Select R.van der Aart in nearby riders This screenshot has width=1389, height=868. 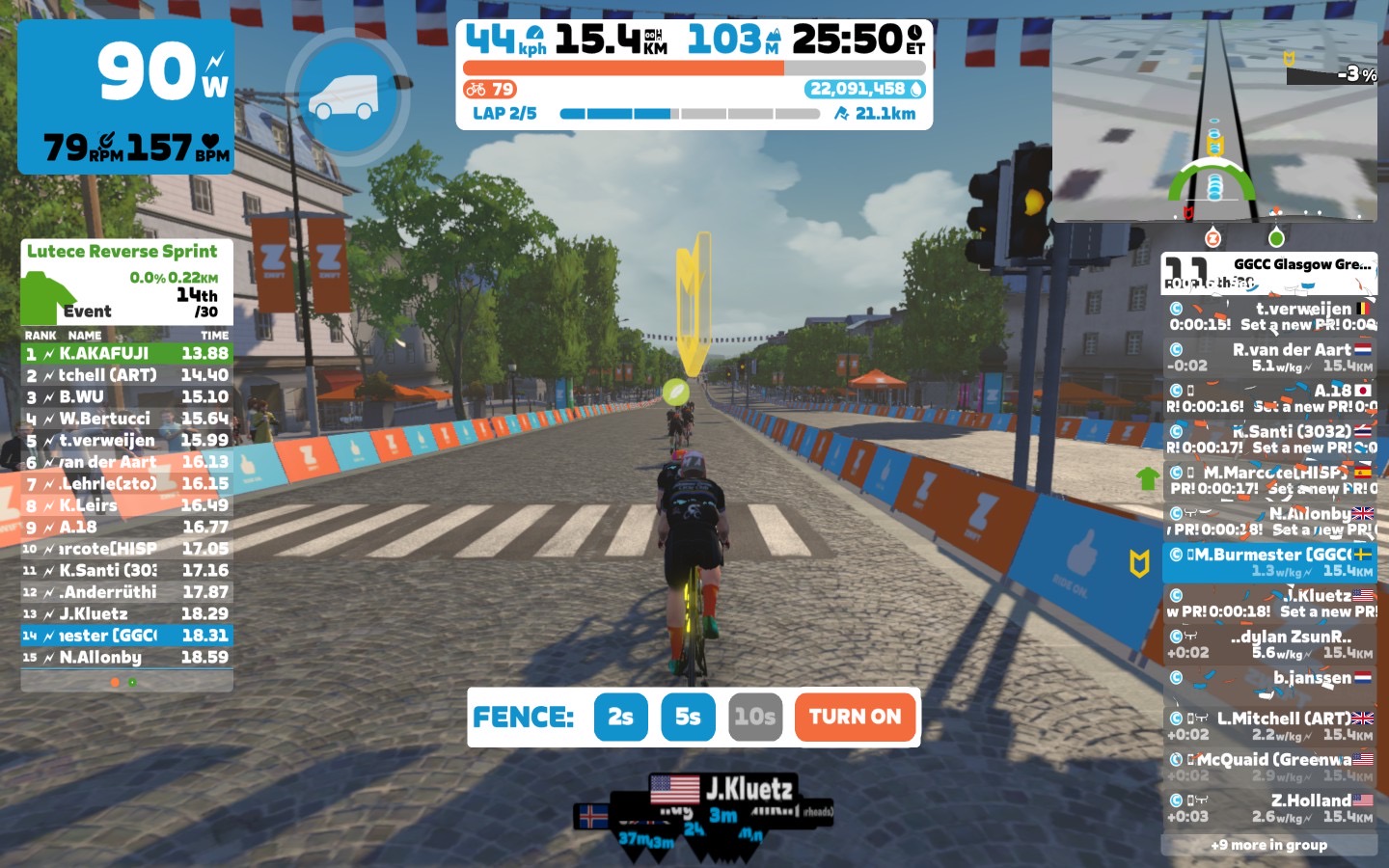[1268, 357]
